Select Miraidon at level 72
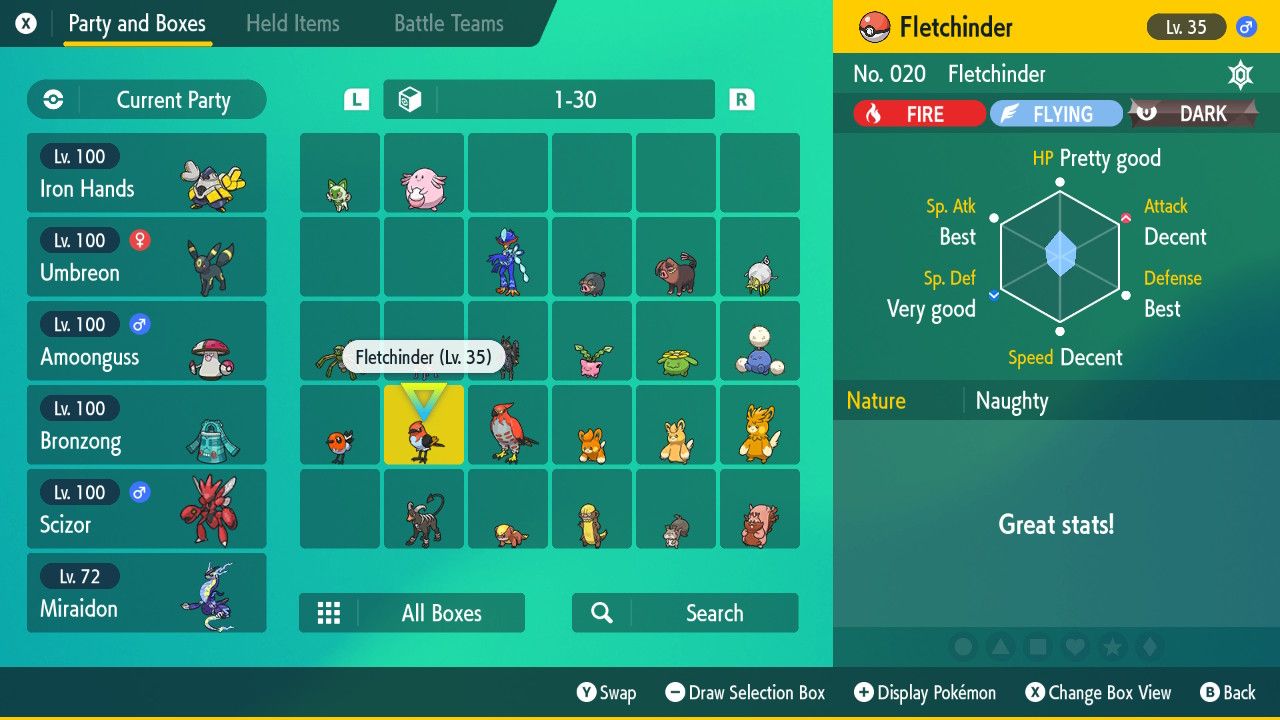The image size is (1280, 720). coord(146,593)
